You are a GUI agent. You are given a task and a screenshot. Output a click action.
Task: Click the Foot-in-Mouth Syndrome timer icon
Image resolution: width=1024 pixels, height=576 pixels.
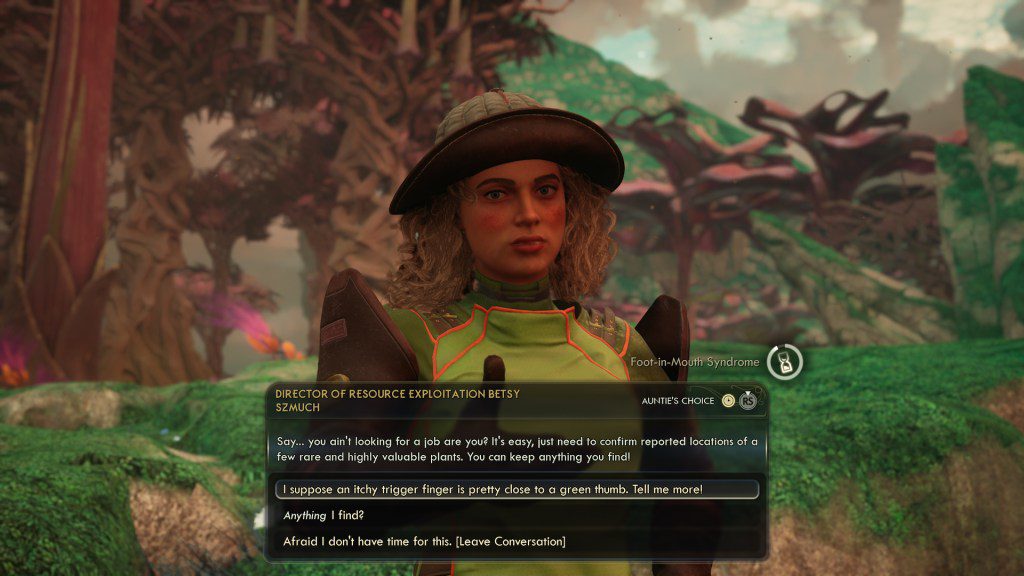785,362
